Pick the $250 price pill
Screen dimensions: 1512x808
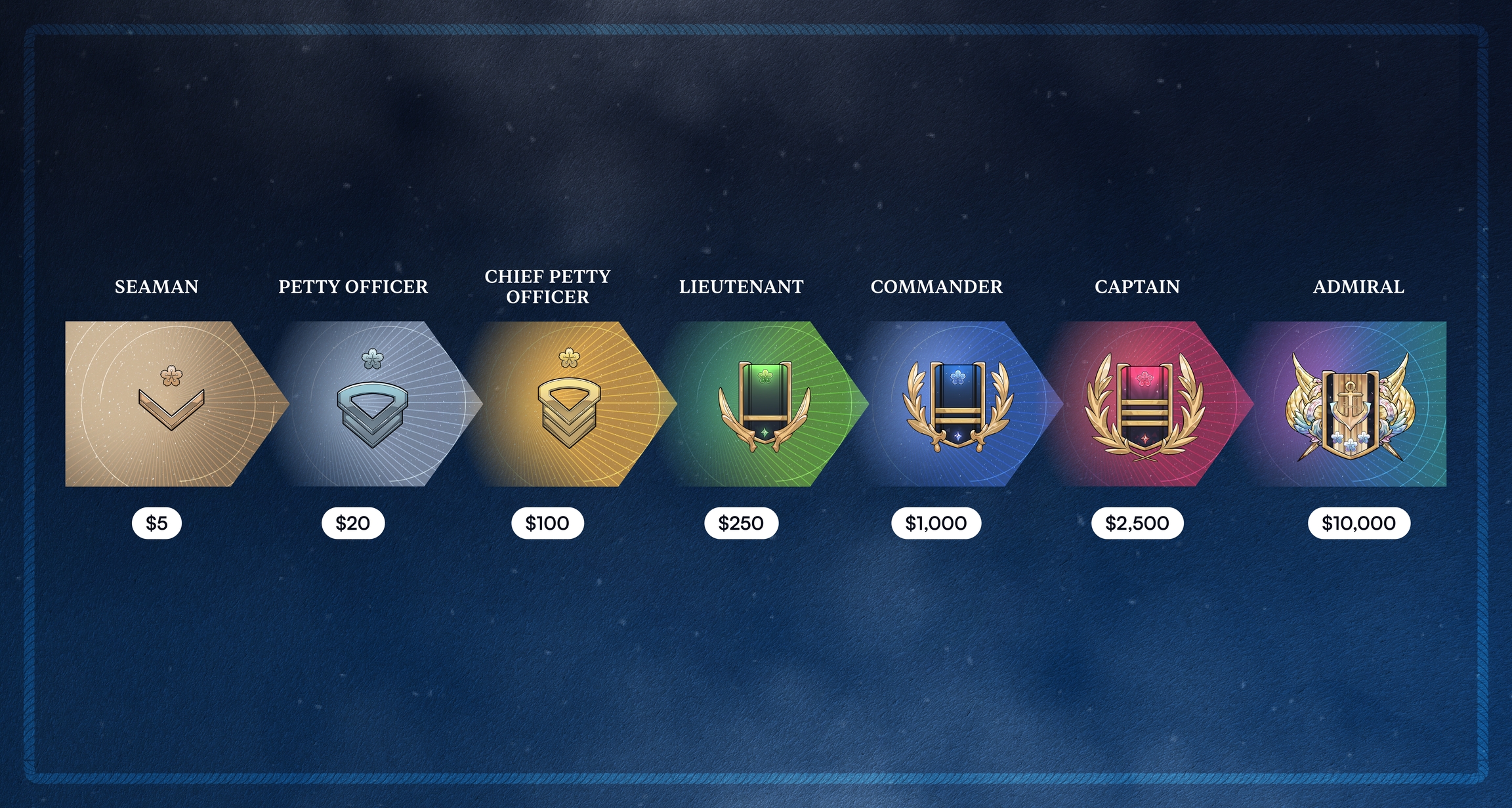[x=741, y=523]
